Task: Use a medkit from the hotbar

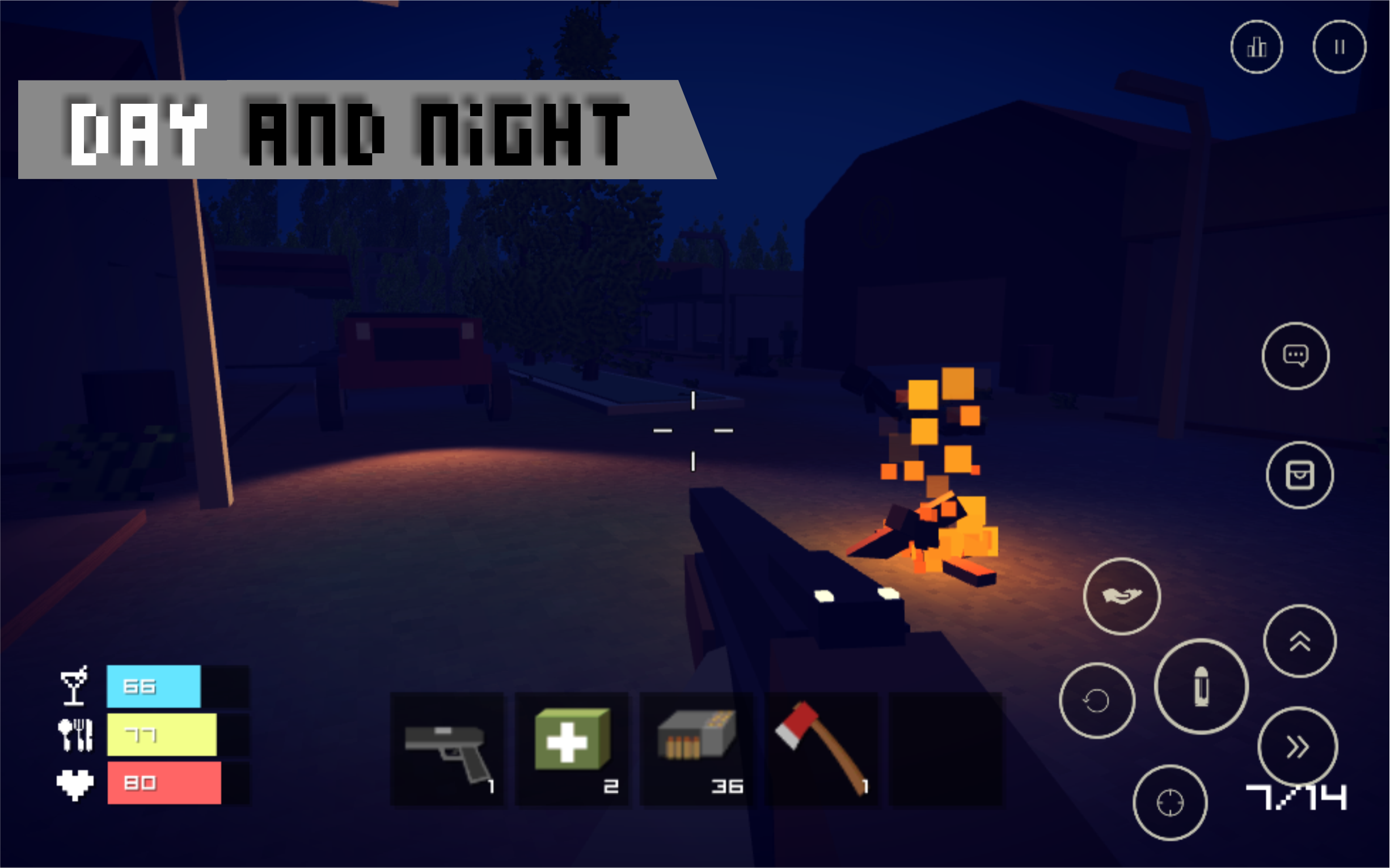Action: [572, 740]
